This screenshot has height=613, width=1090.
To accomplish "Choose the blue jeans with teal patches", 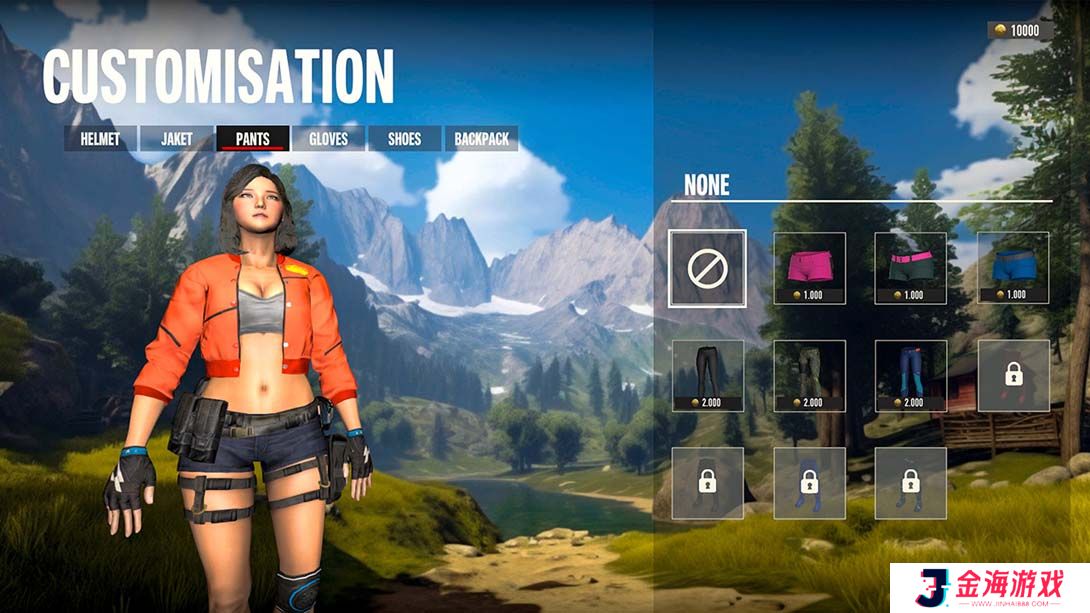I will click(911, 376).
